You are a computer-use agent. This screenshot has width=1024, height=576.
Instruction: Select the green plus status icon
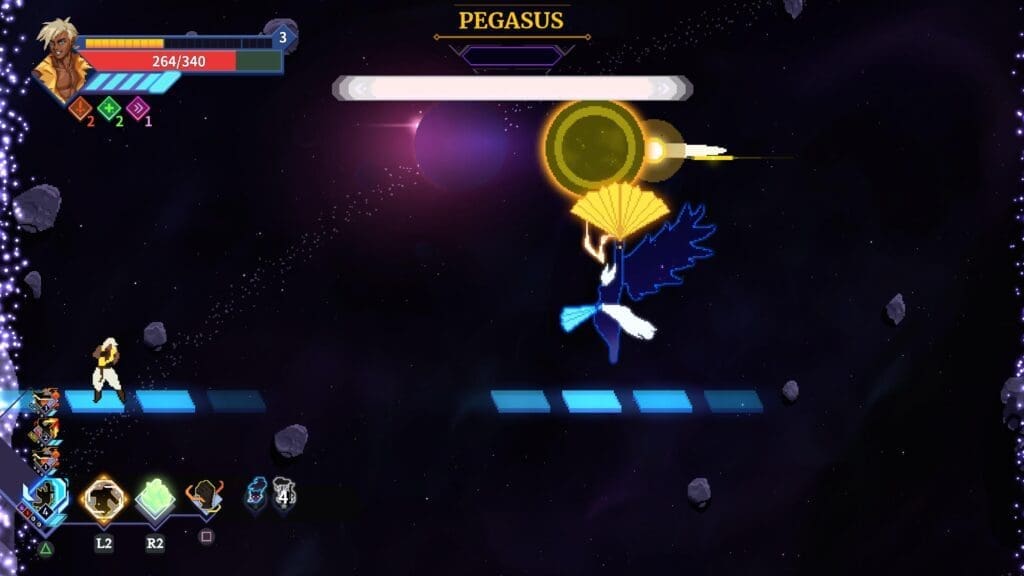click(x=109, y=108)
